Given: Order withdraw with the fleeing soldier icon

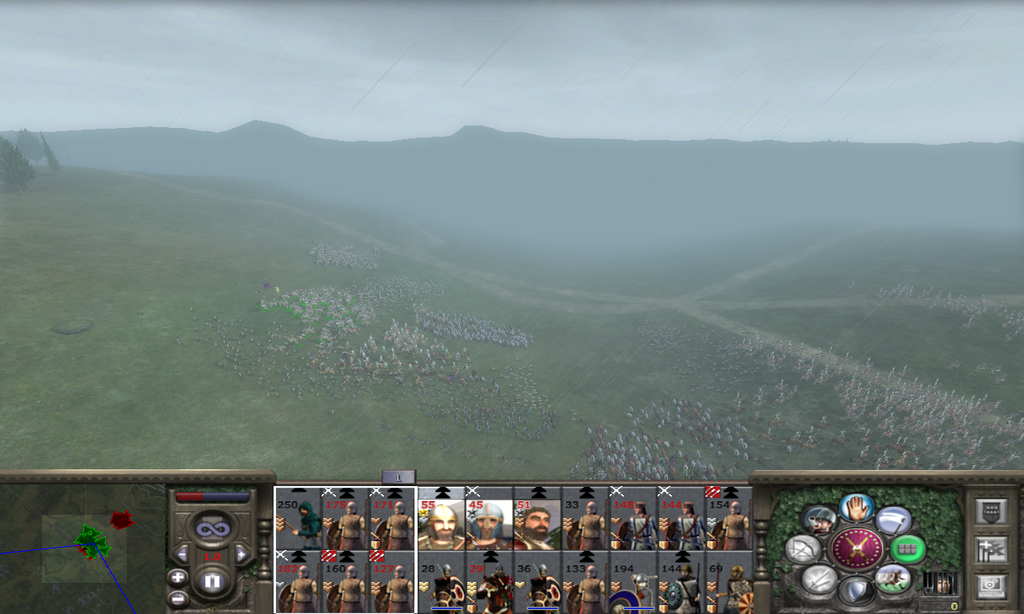Looking at the screenshot, I should coord(893,578).
